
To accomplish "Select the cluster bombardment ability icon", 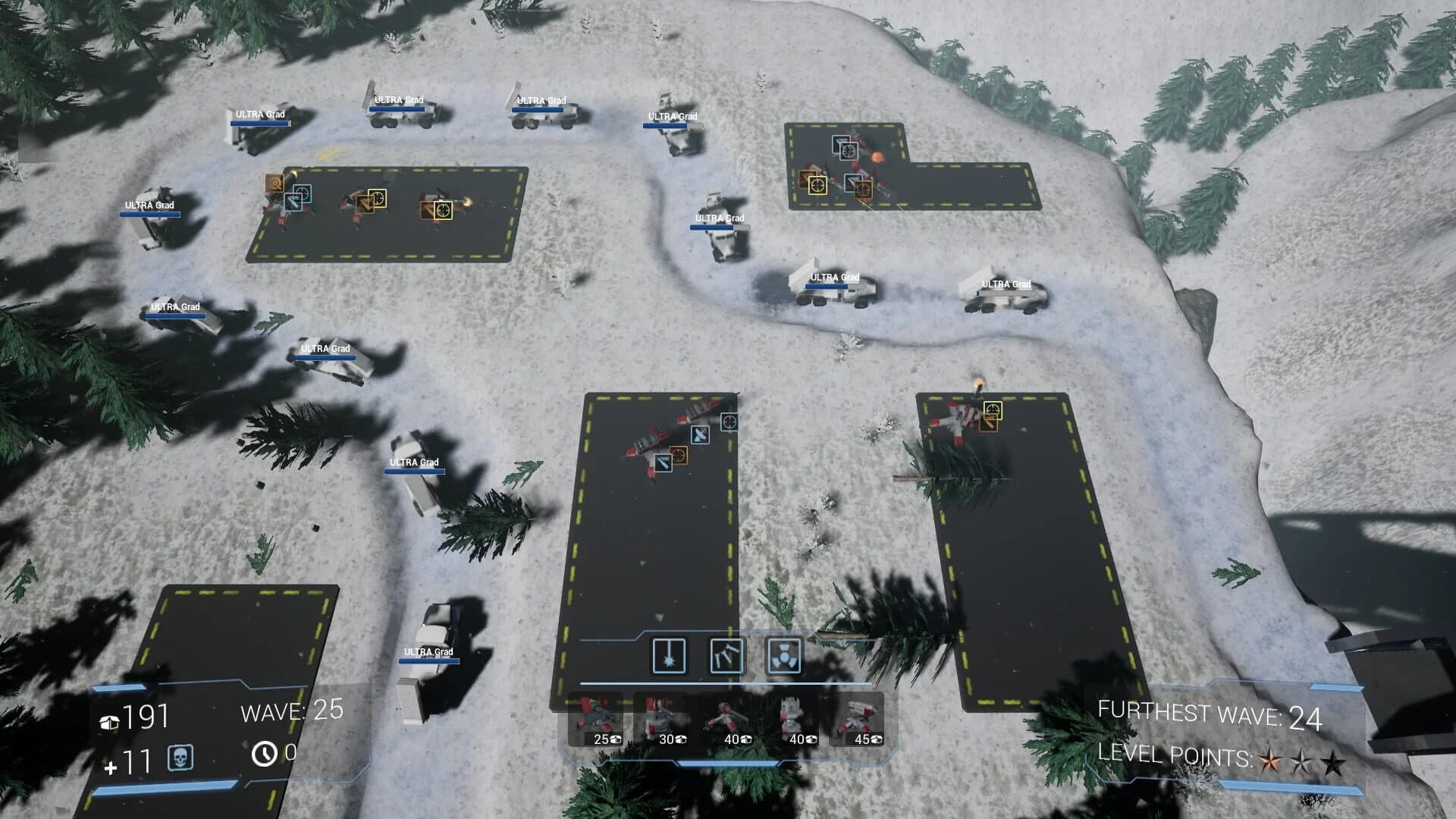I will pyautogui.click(x=726, y=657).
